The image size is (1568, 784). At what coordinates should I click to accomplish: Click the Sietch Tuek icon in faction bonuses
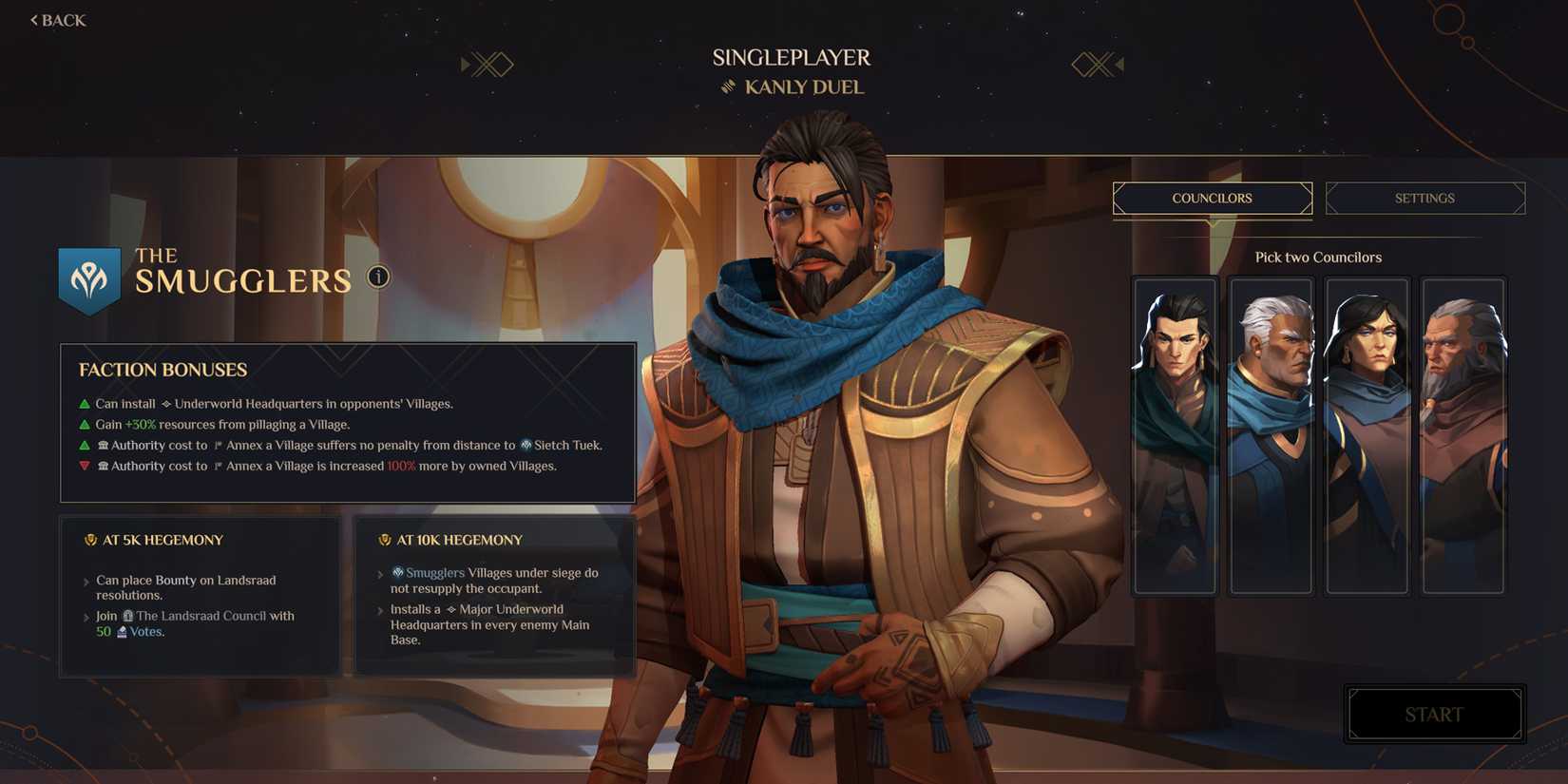[x=526, y=445]
